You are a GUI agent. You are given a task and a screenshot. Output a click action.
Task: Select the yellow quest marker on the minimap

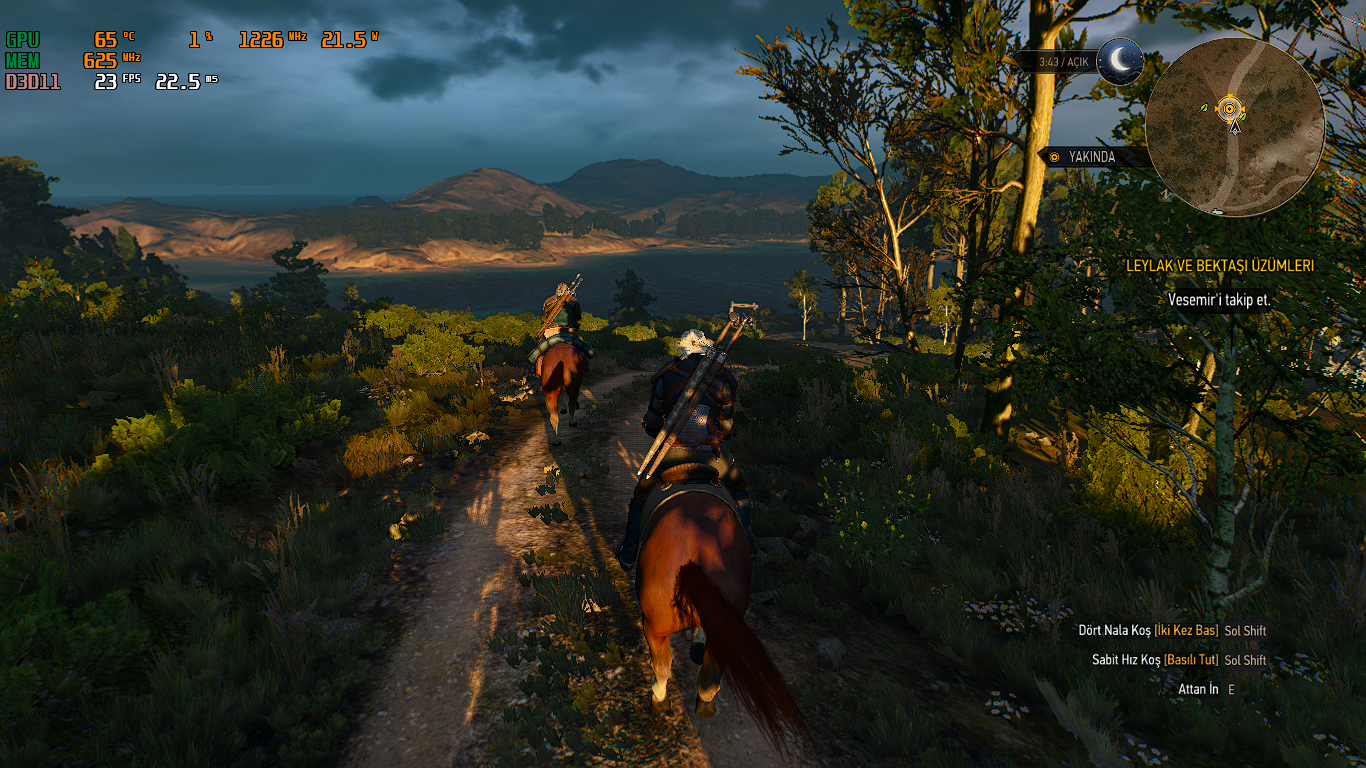[1230, 108]
